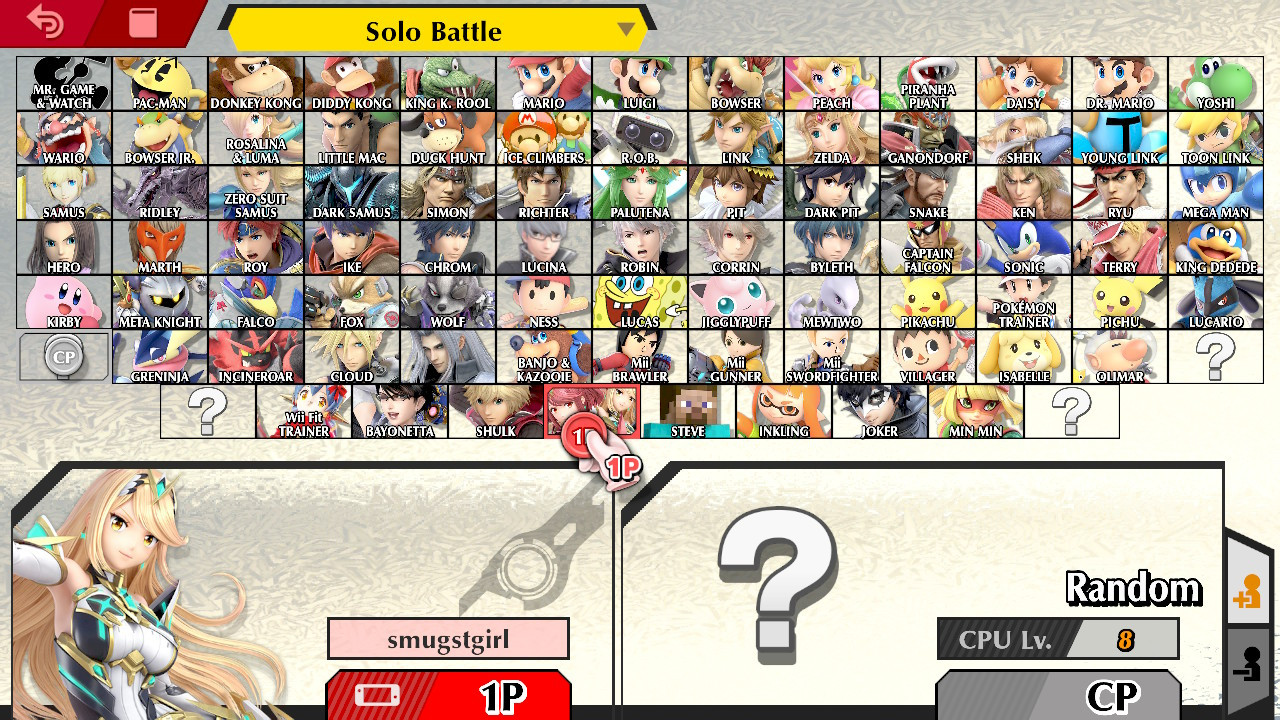
Task: Click the orange add-player icon on right edge
Action: click(1248, 590)
